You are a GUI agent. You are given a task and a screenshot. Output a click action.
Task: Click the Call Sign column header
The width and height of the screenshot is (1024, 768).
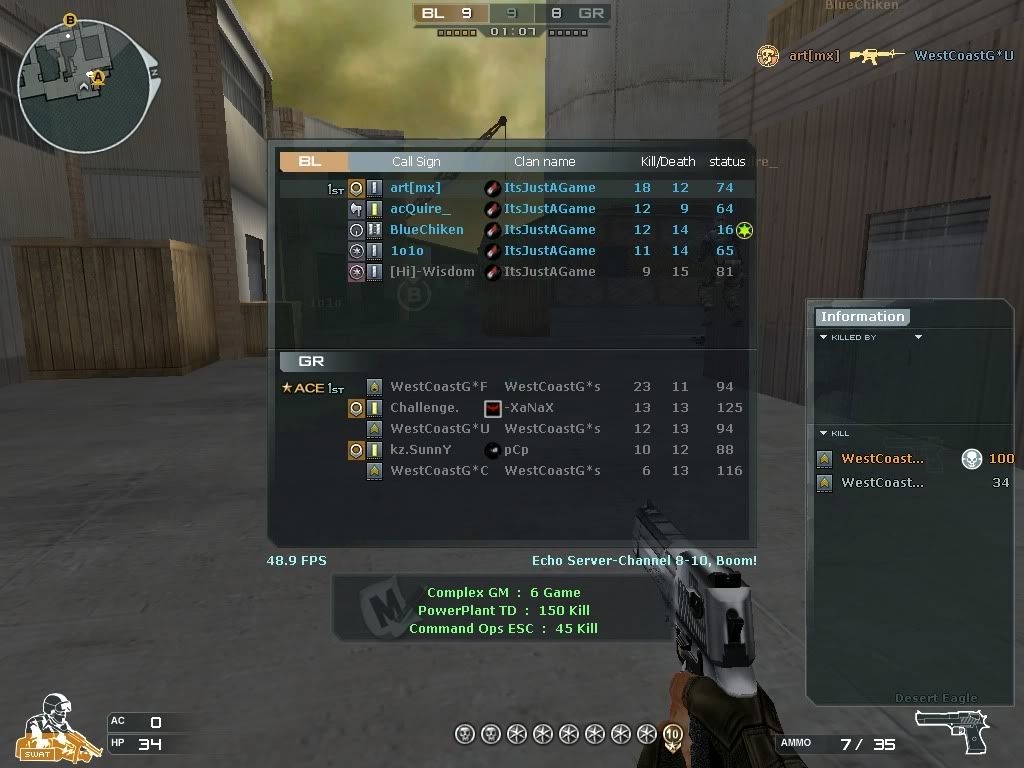point(416,162)
